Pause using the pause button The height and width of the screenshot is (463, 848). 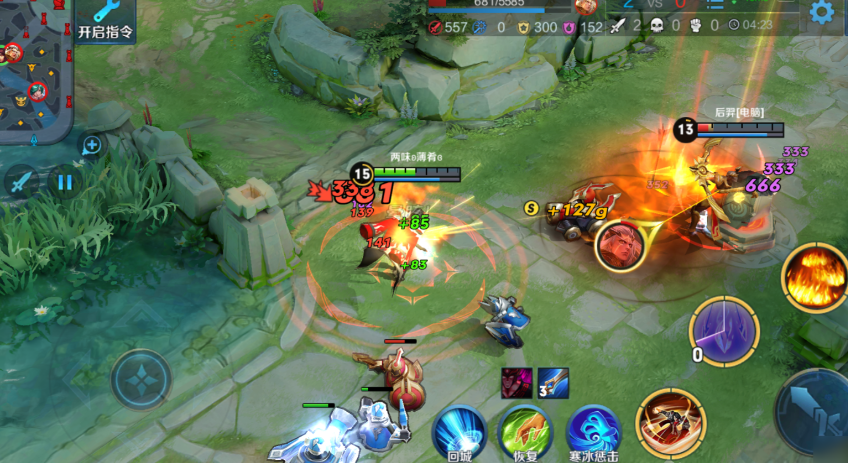click(x=65, y=182)
